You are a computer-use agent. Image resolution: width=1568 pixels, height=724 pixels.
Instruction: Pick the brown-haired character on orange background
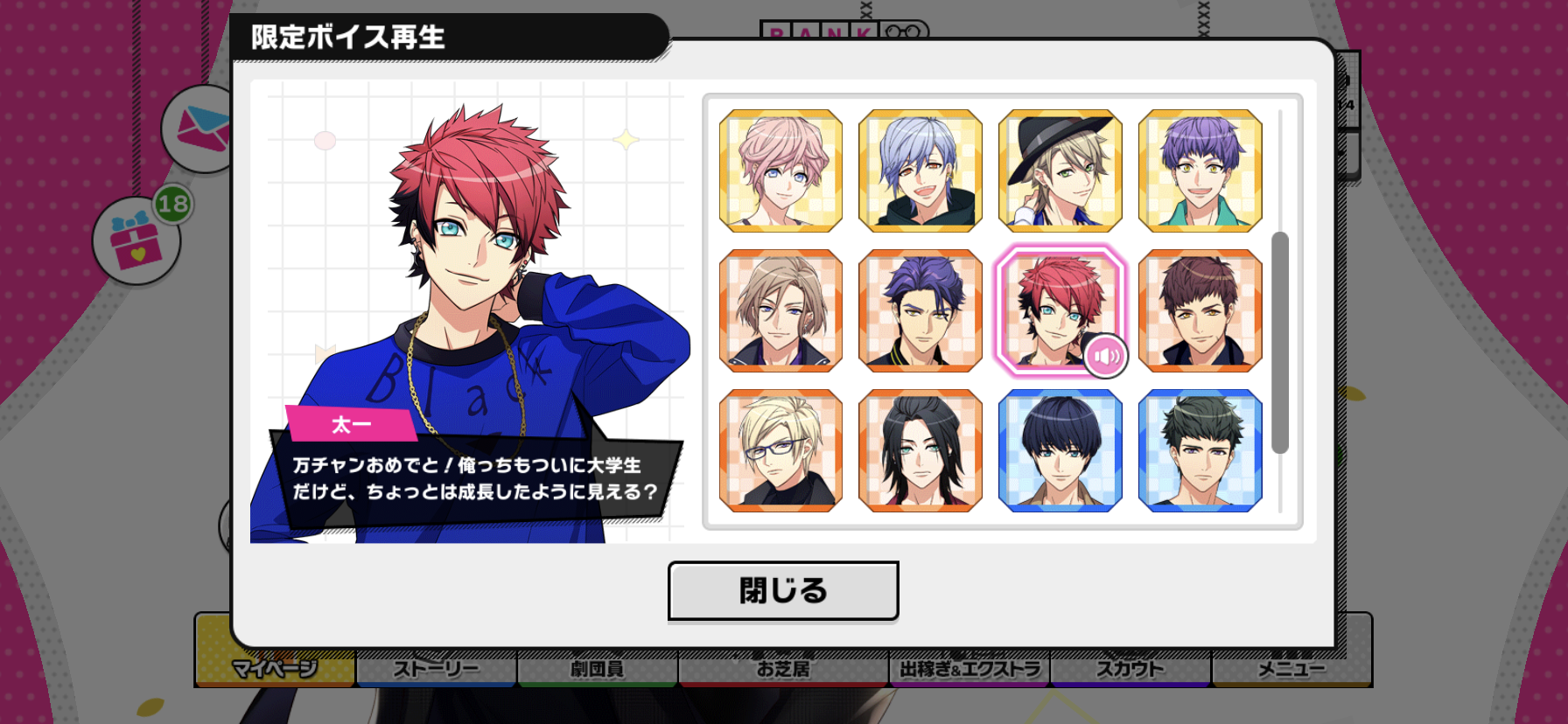(x=1200, y=310)
